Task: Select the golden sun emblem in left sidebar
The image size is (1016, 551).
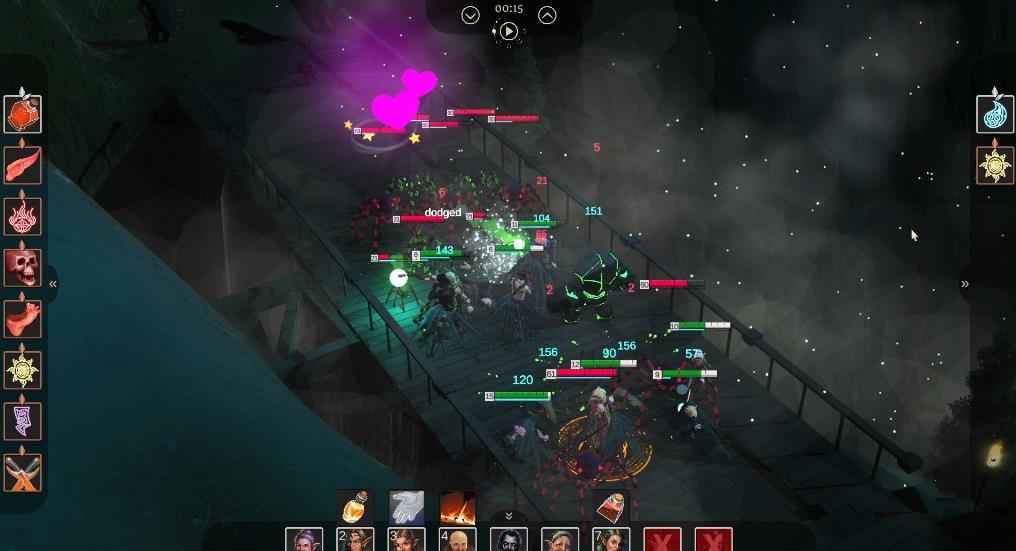Action: pyautogui.click(x=22, y=370)
